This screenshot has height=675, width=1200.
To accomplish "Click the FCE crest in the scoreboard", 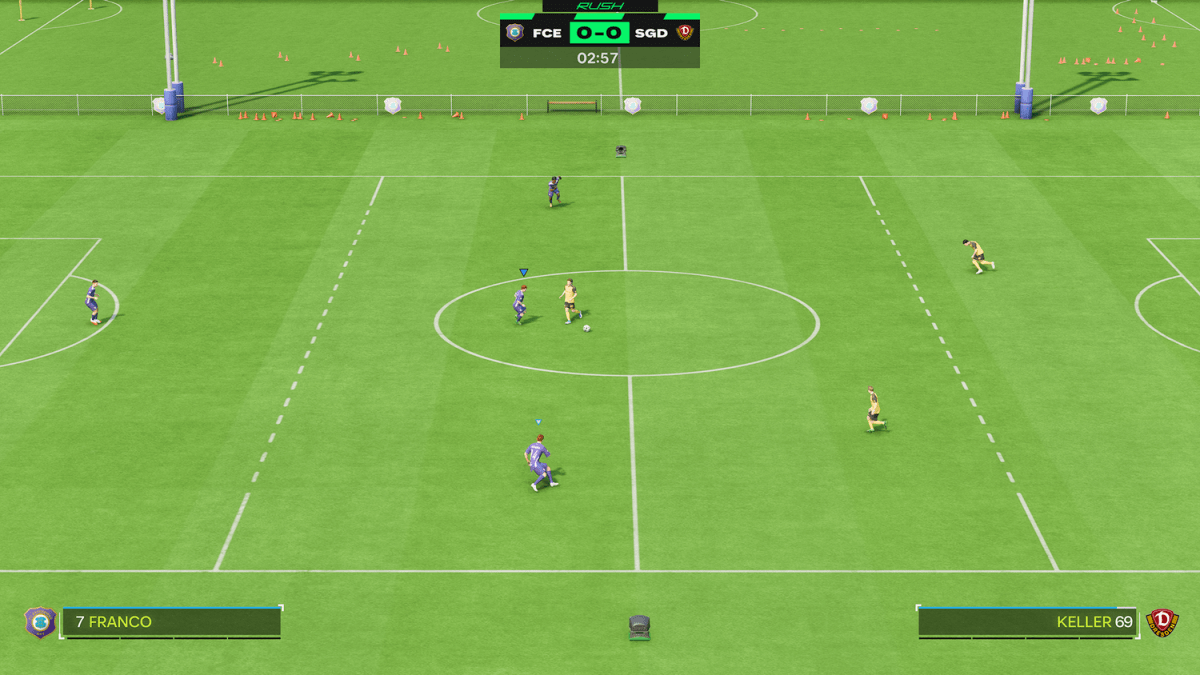I will 515,33.
